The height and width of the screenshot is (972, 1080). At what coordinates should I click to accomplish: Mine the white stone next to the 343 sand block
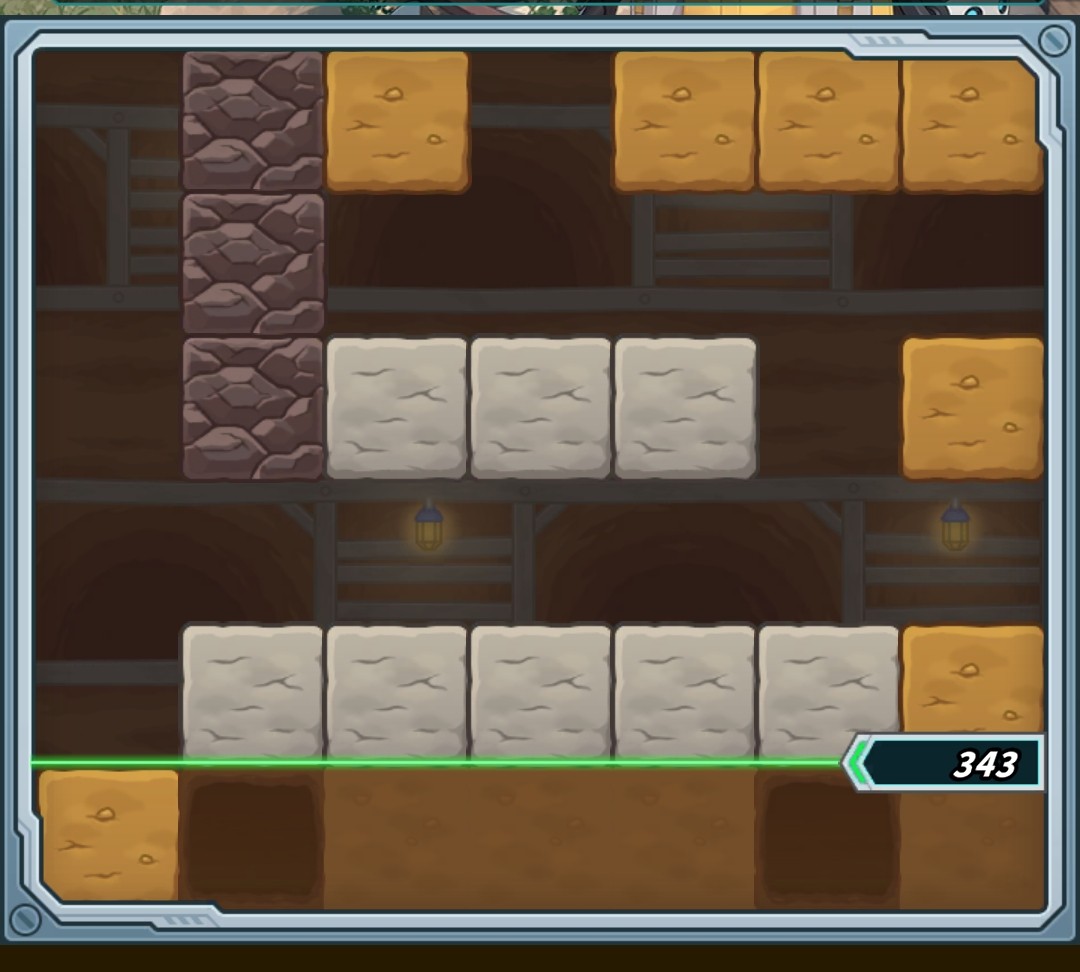click(829, 692)
